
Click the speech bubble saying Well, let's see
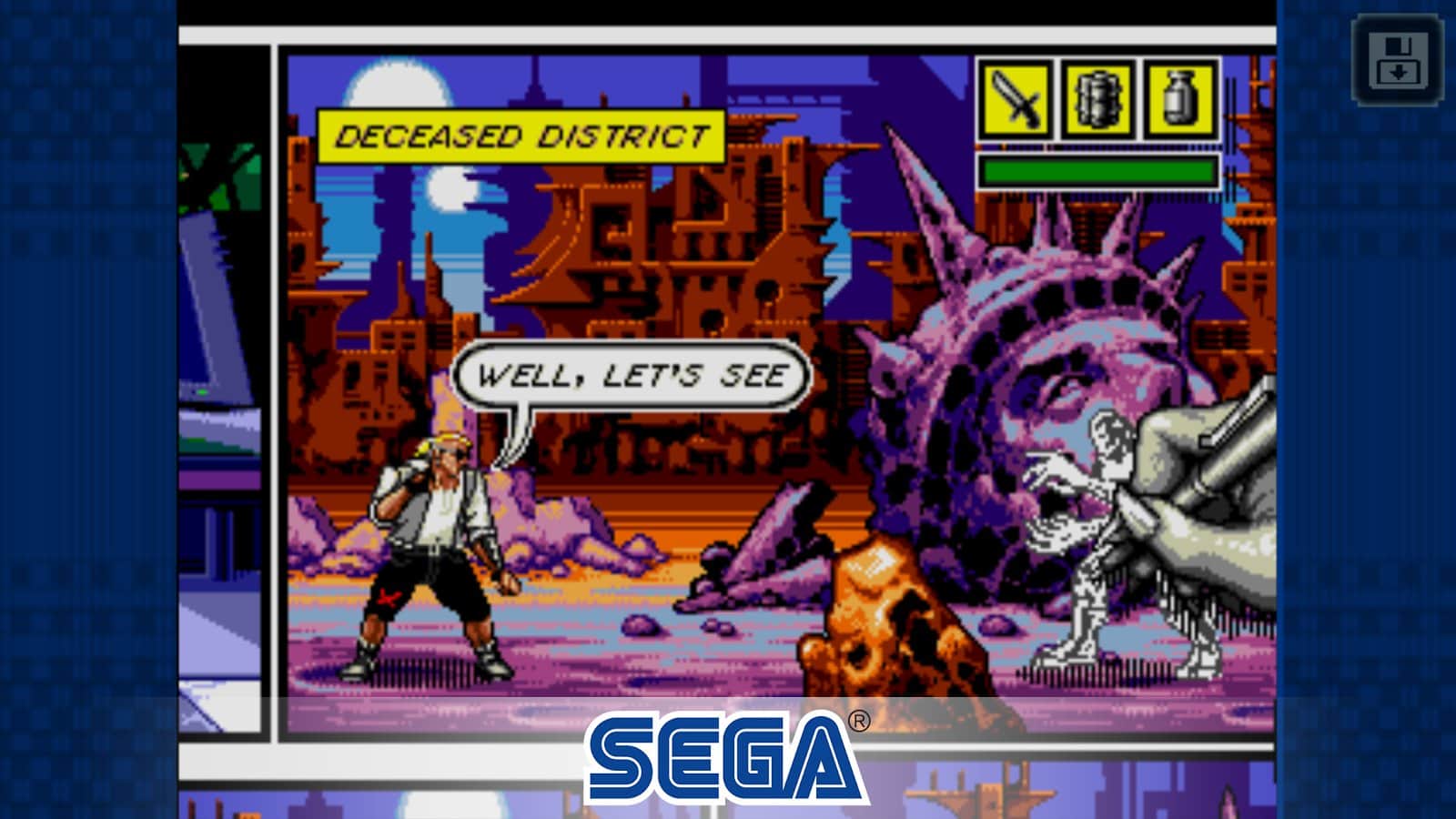632,373
